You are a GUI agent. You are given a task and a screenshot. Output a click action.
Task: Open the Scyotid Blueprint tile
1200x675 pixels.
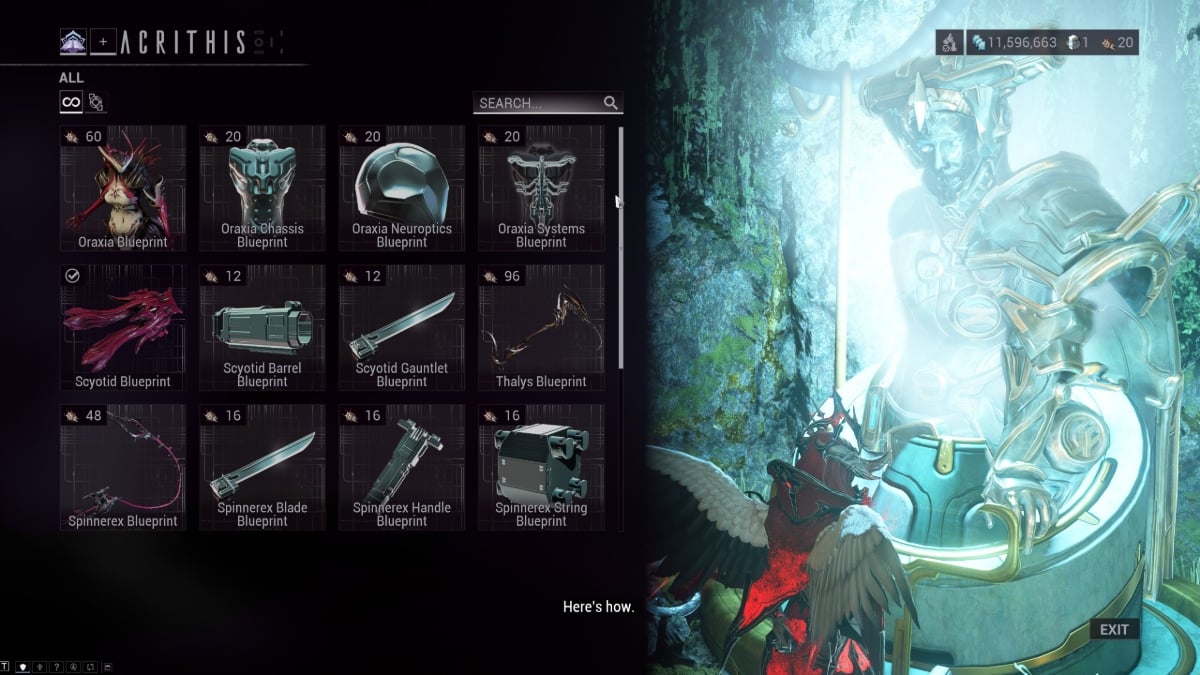coord(123,327)
